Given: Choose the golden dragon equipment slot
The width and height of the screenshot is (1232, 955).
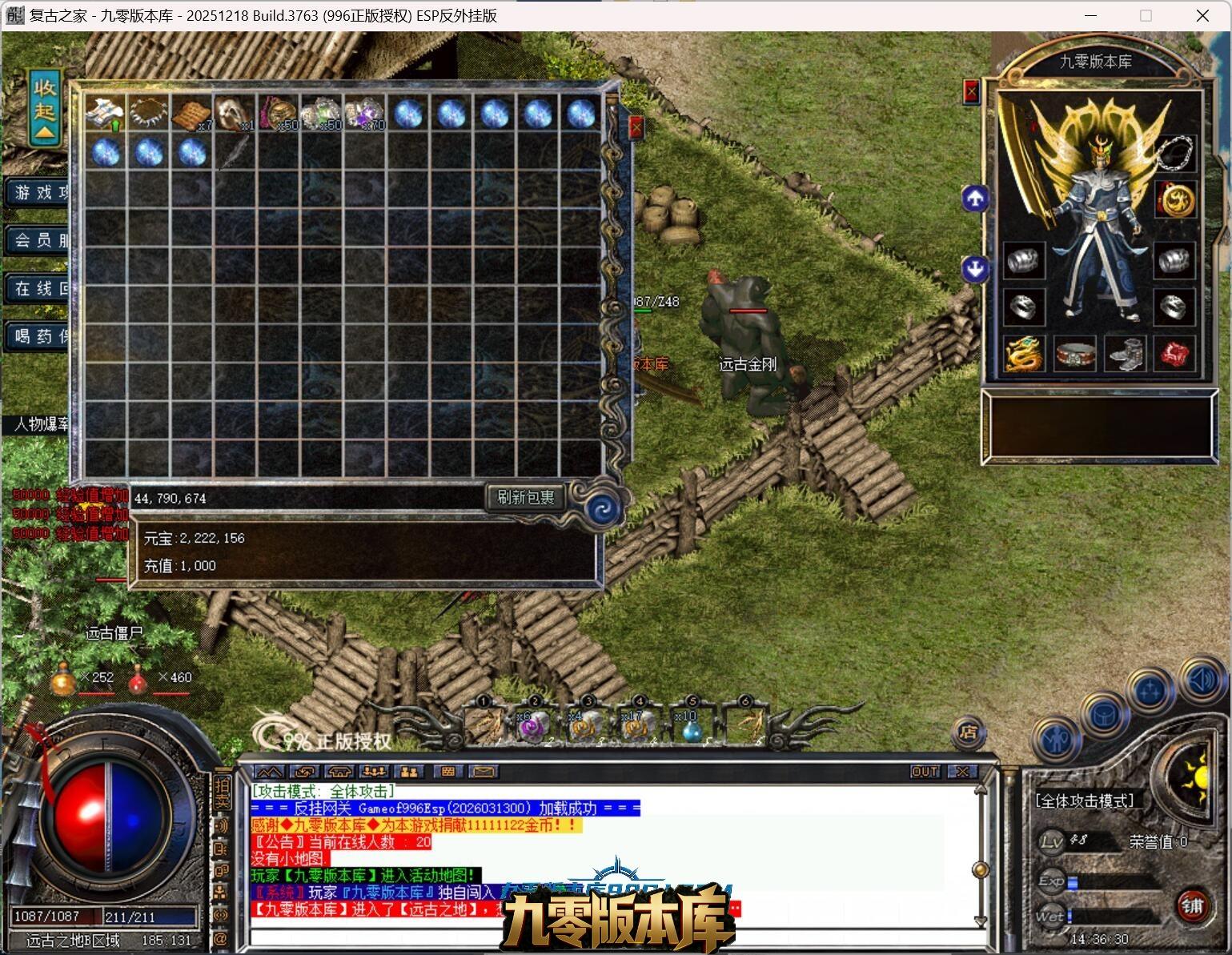Looking at the screenshot, I should 1024,353.
